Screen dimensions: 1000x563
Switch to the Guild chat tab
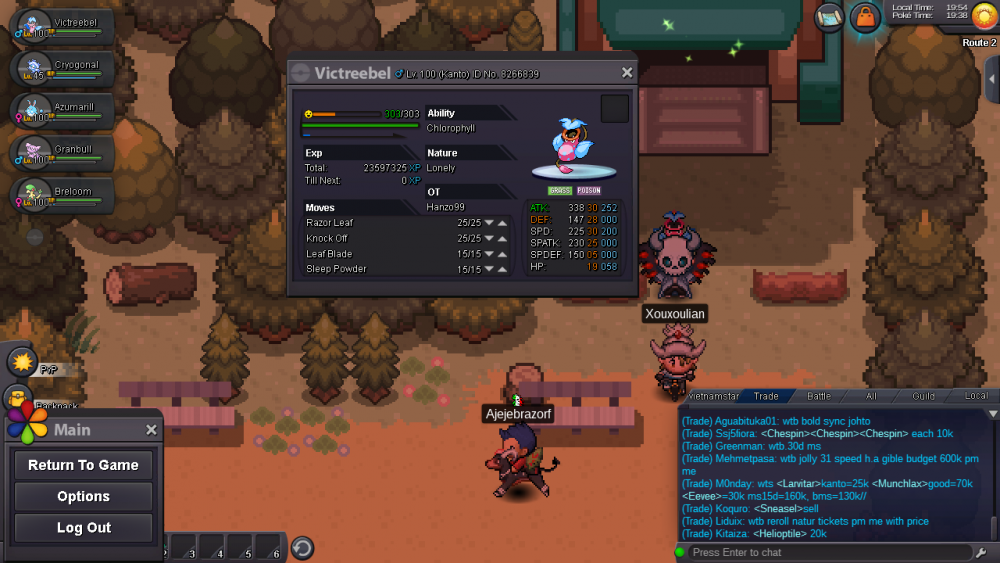(923, 397)
